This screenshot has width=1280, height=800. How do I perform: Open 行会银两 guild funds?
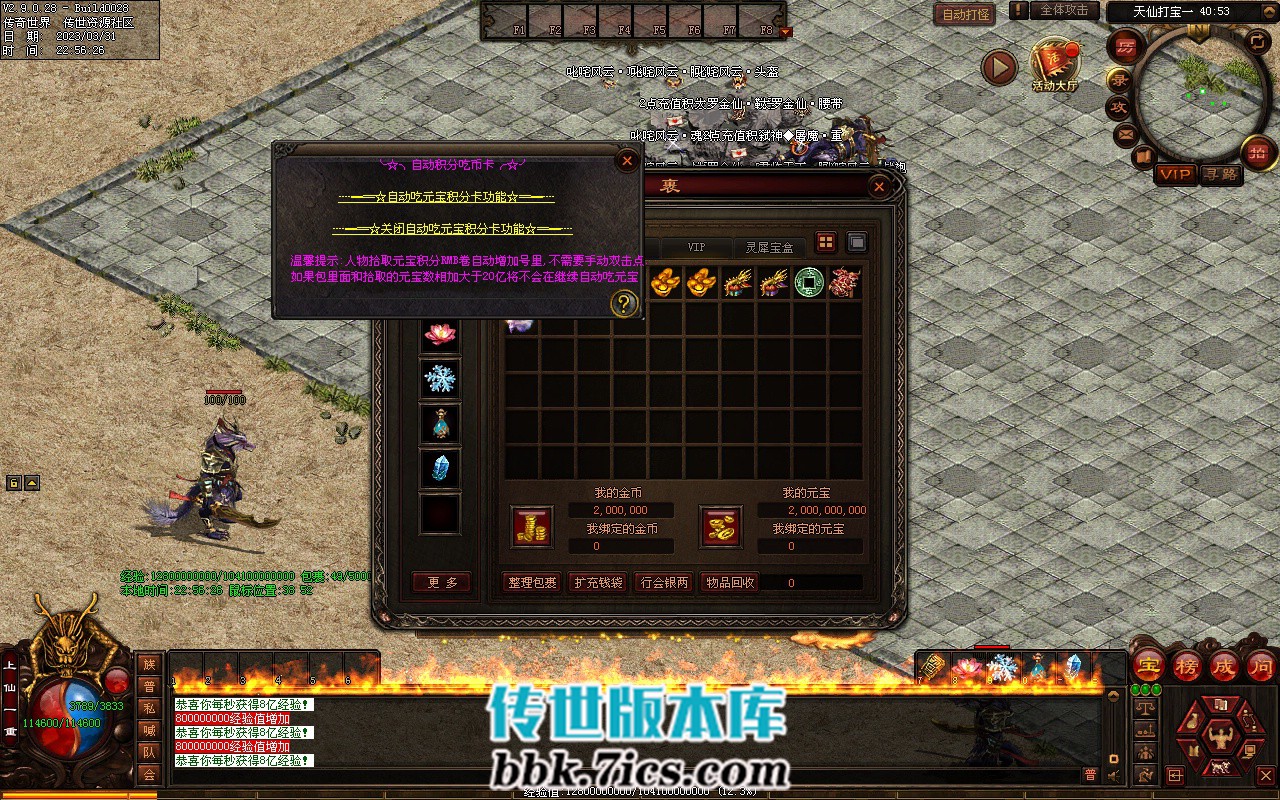coord(662,582)
